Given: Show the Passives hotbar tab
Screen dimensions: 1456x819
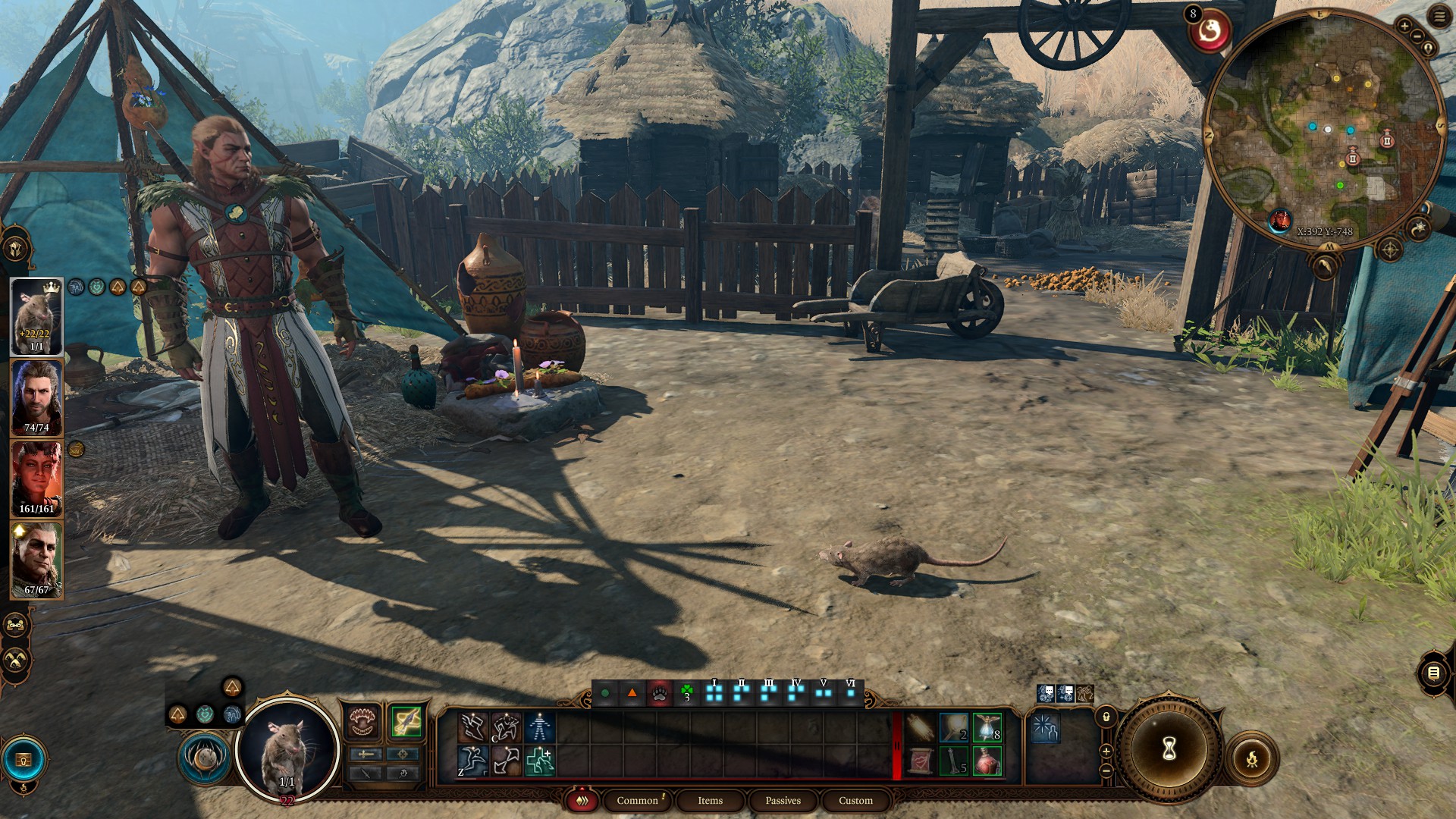Looking at the screenshot, I should coord(783,801).
